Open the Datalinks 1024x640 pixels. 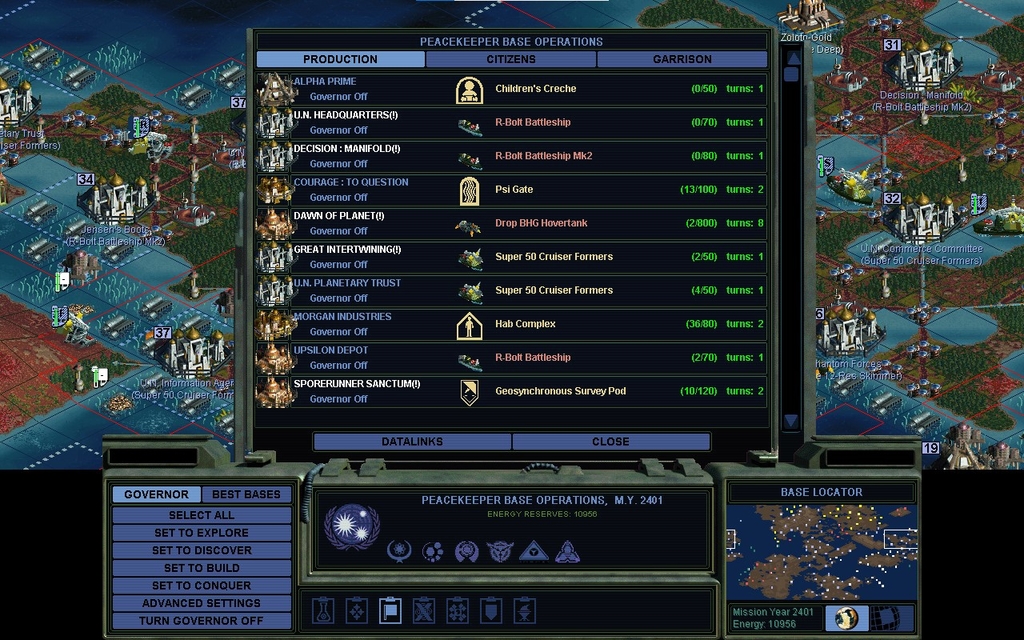[412, 441]
